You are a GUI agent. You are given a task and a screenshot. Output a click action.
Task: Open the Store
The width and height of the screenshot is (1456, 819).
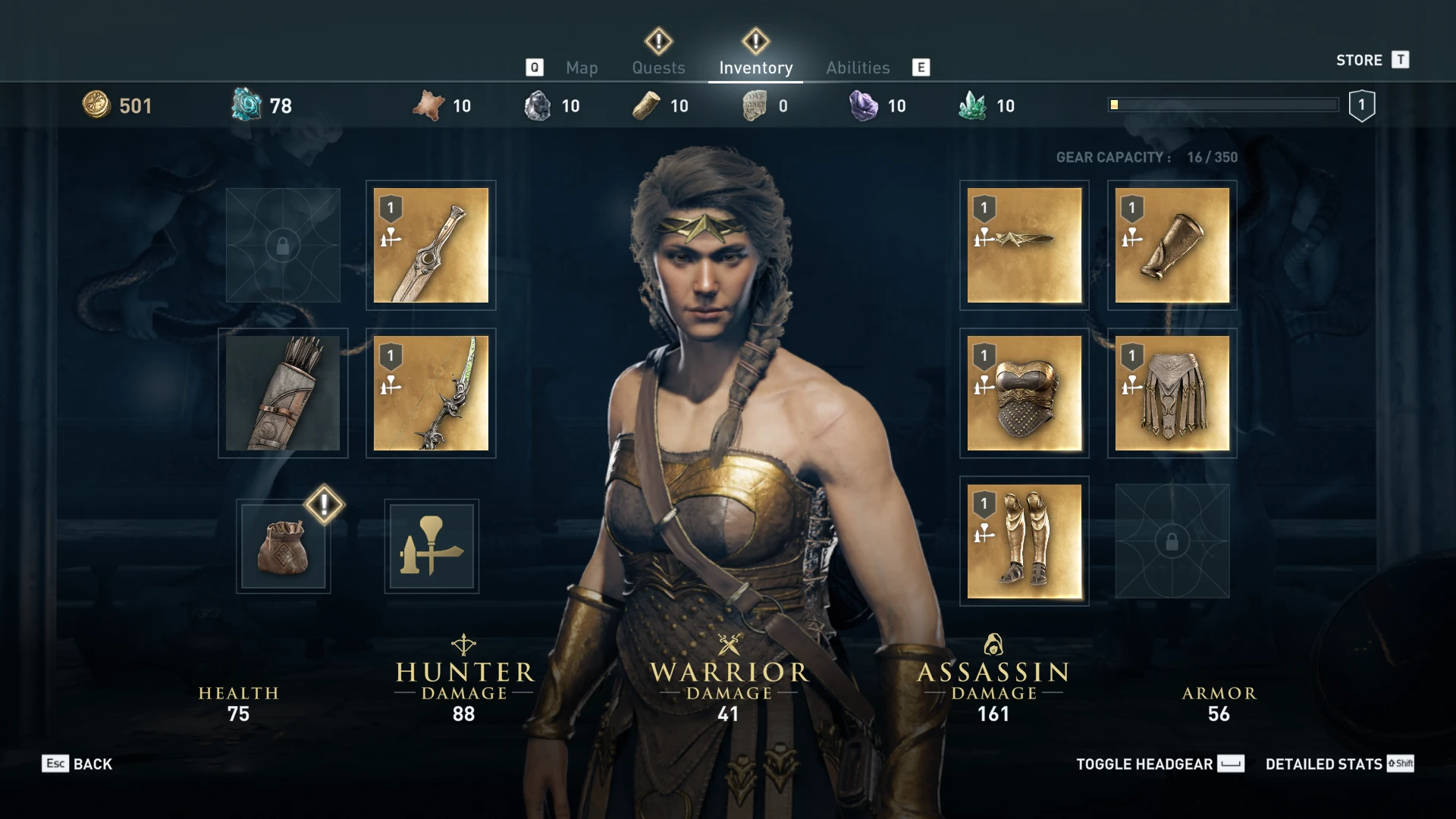[1359, 60]
